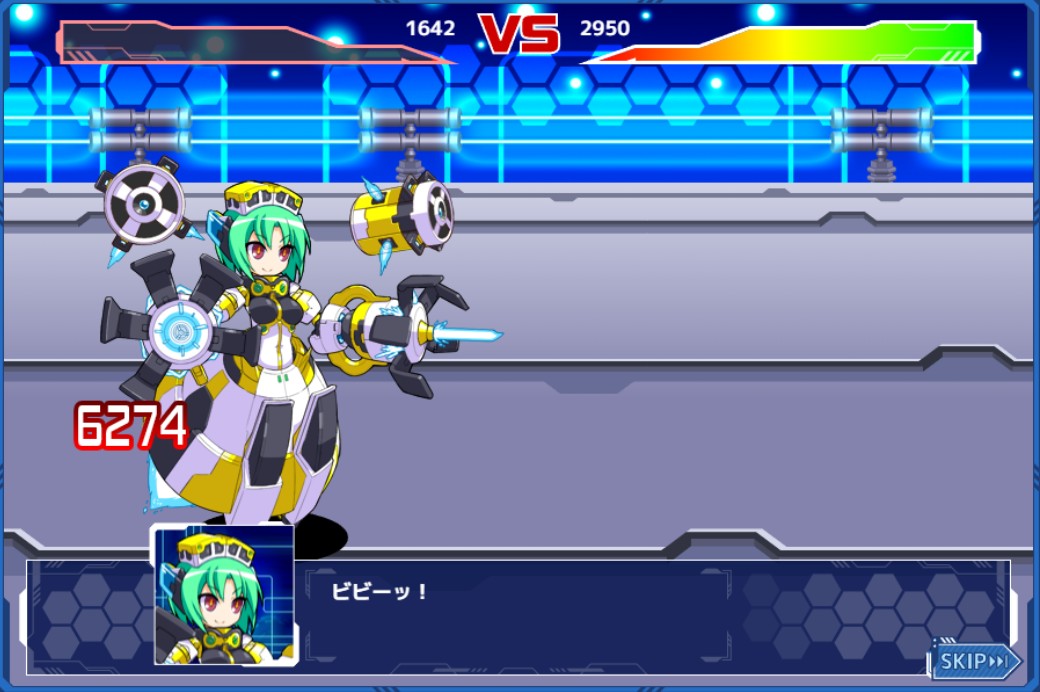Skip the battle scene with SKIP button
This screenshot has width=1040, height=692.
tap(976, 661)
